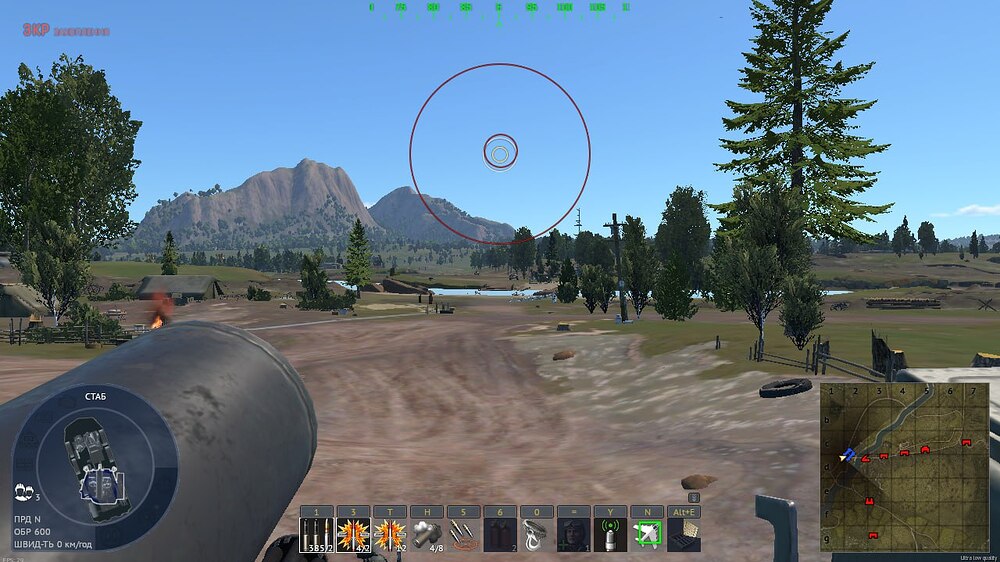Image resolution: width=1000 pixels, height=562 pixels.
Task: Activate the smoke grenade launcher slot
Action: click(x=427, y=535)
